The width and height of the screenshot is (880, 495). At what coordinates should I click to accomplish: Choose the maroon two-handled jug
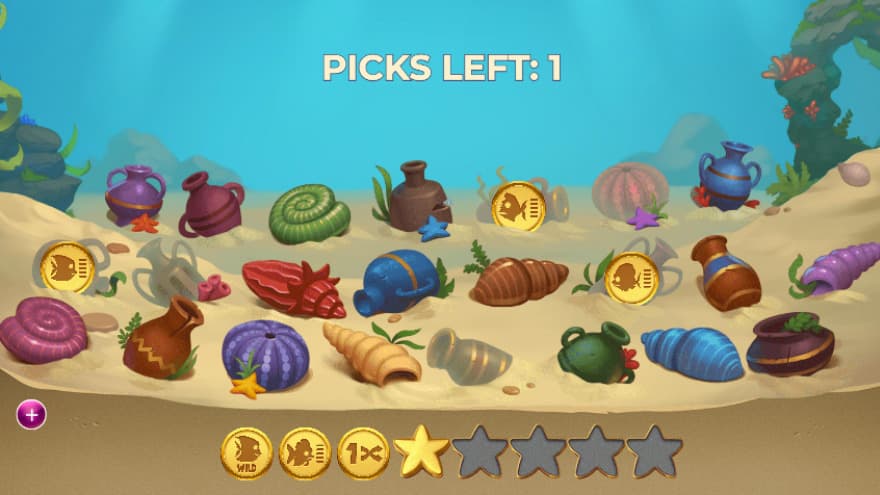[x=211, y=204]
